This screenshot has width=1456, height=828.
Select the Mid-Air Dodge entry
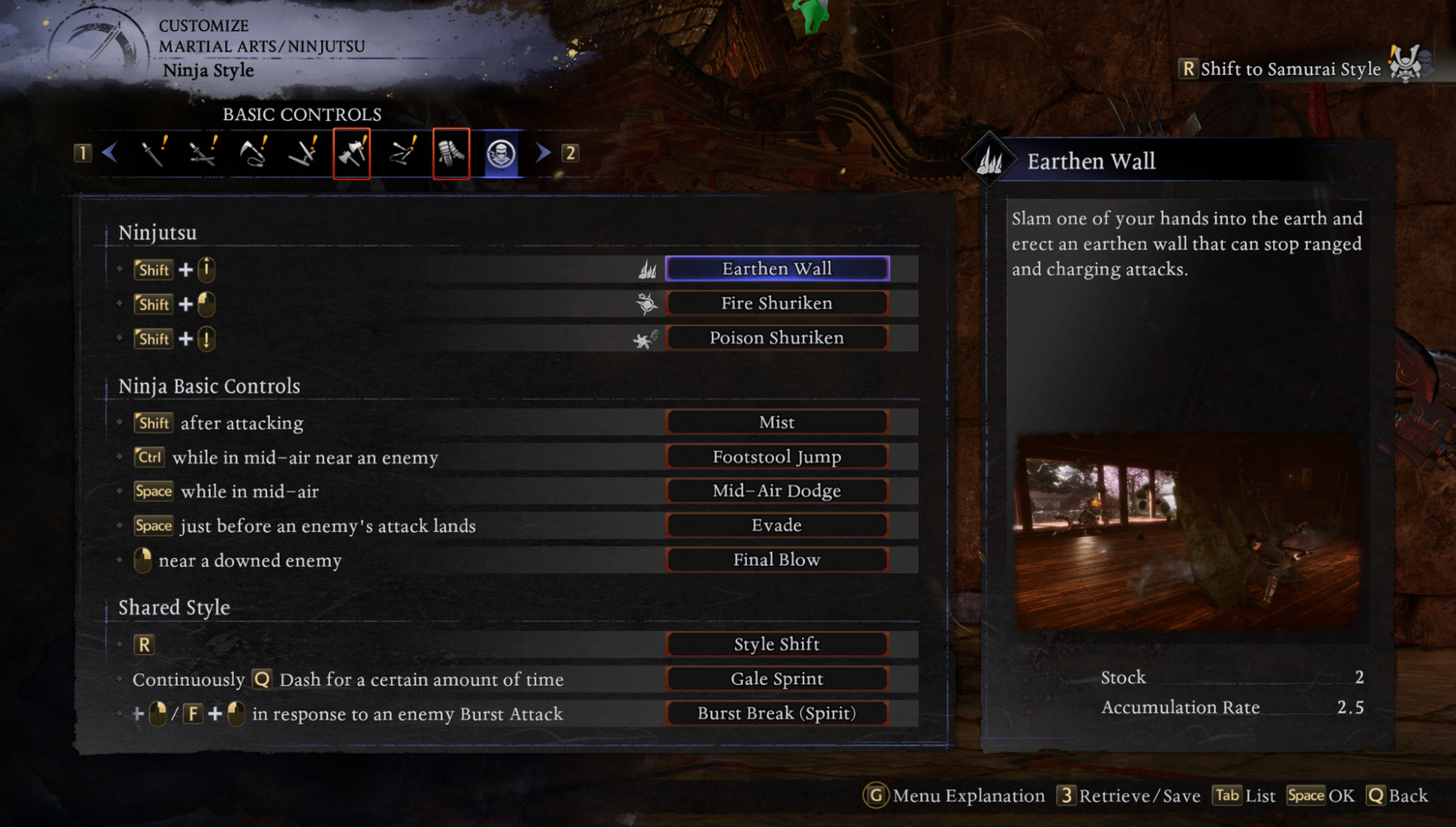(x=777, y=491)
